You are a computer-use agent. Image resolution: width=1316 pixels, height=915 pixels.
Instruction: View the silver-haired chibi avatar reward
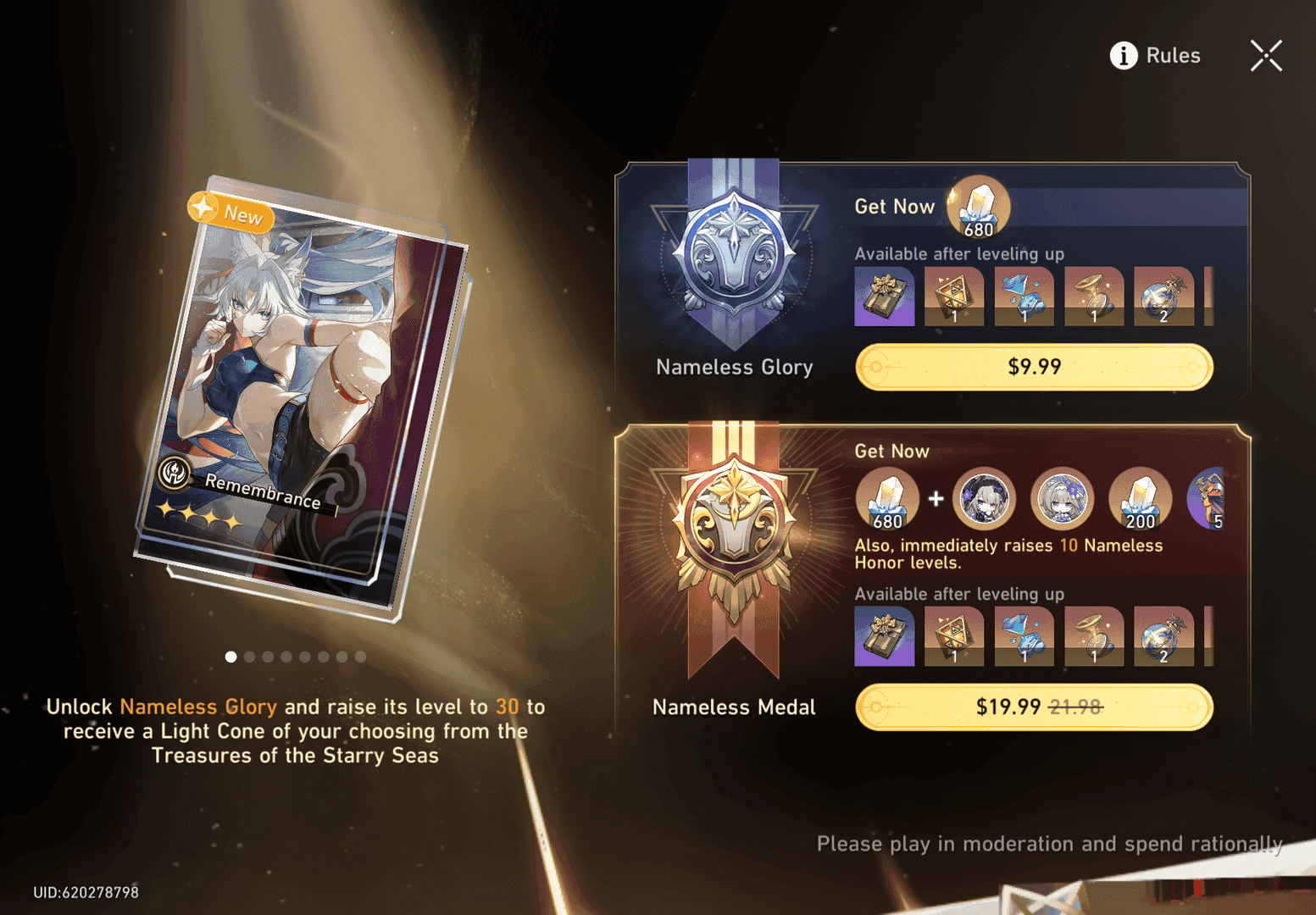1061,499
